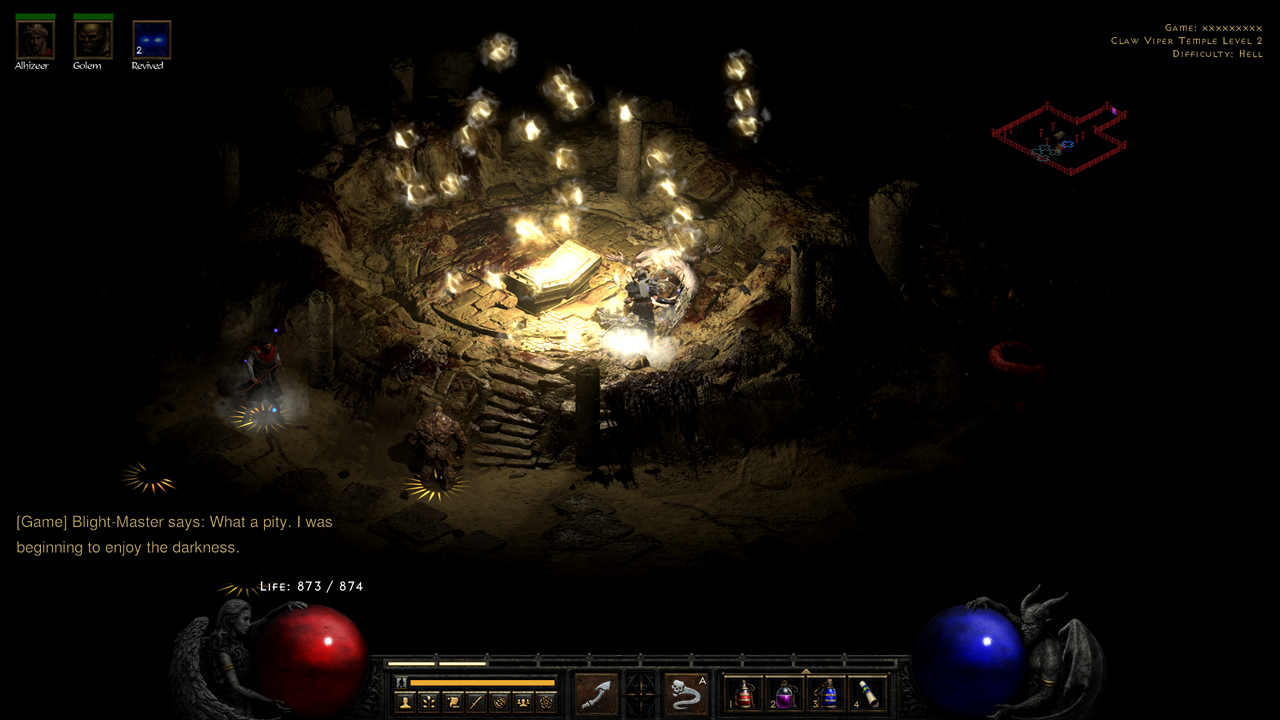Select the Alhizeer mercenary portrait
Image resolution: width=1280 pixels, height=720 pixels.
point(35,40)
